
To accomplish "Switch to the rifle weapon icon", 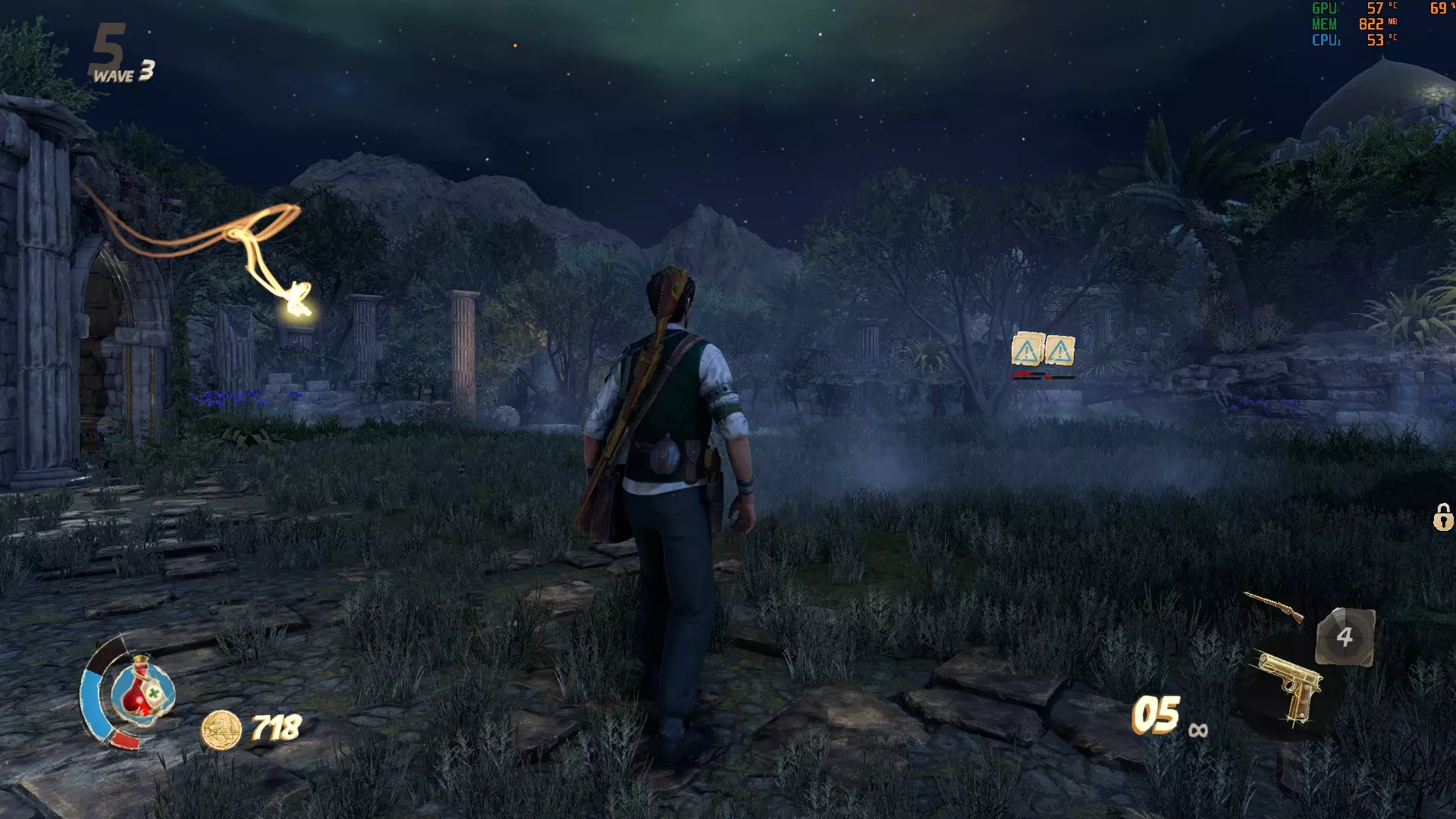I will [x=1274, y=605].
